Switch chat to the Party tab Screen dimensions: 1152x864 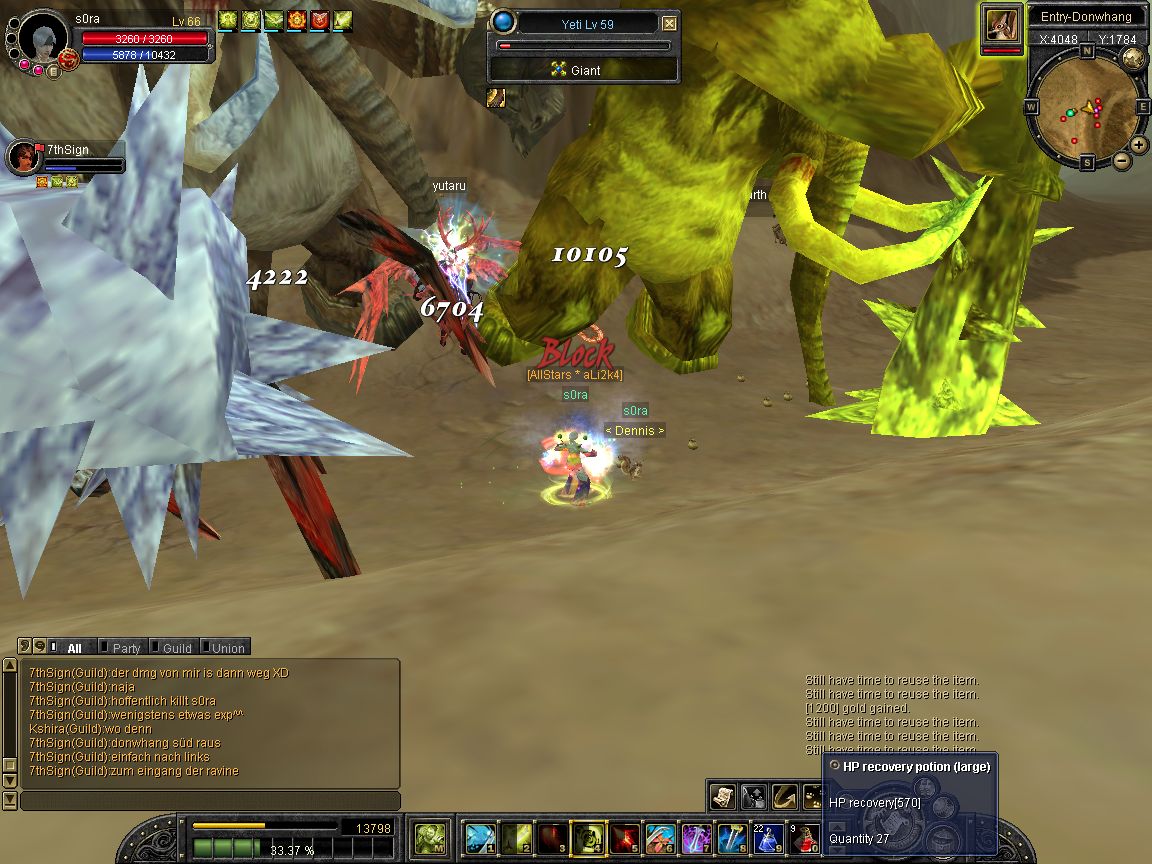tap(126, 648)
